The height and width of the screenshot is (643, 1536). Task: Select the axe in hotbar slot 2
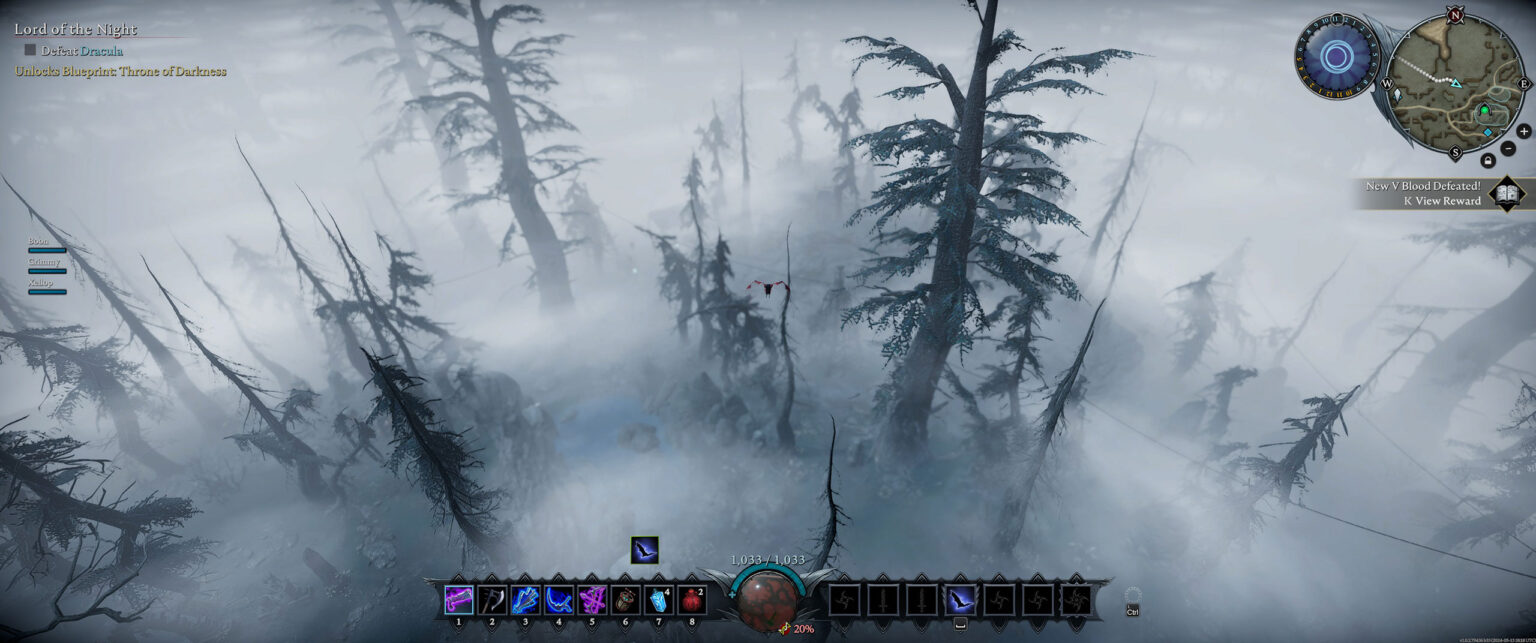[492, 599]
